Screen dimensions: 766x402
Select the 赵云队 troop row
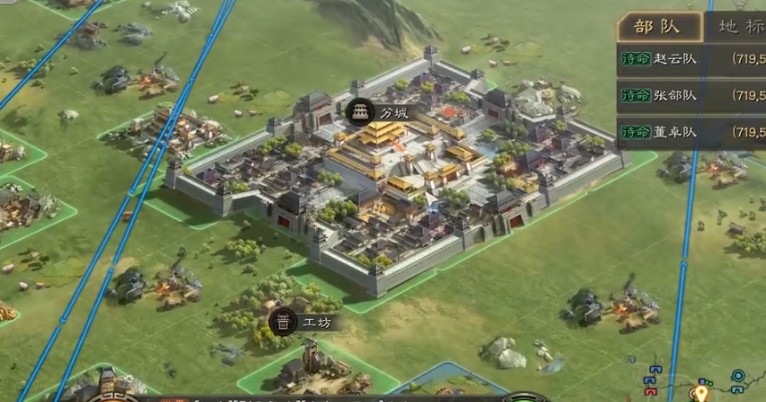(691, 59)
